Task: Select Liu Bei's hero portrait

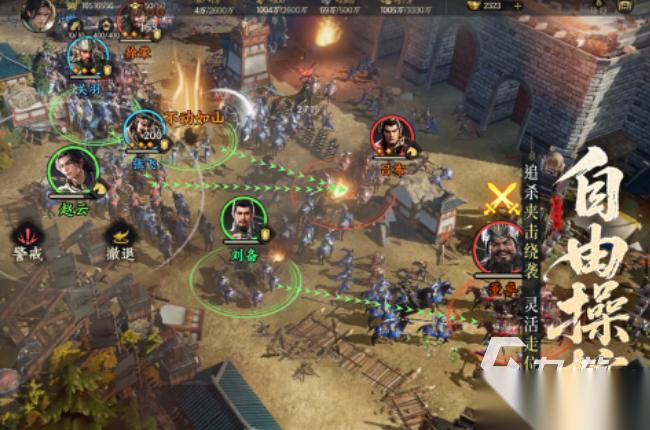Action: tap(243, 219)
